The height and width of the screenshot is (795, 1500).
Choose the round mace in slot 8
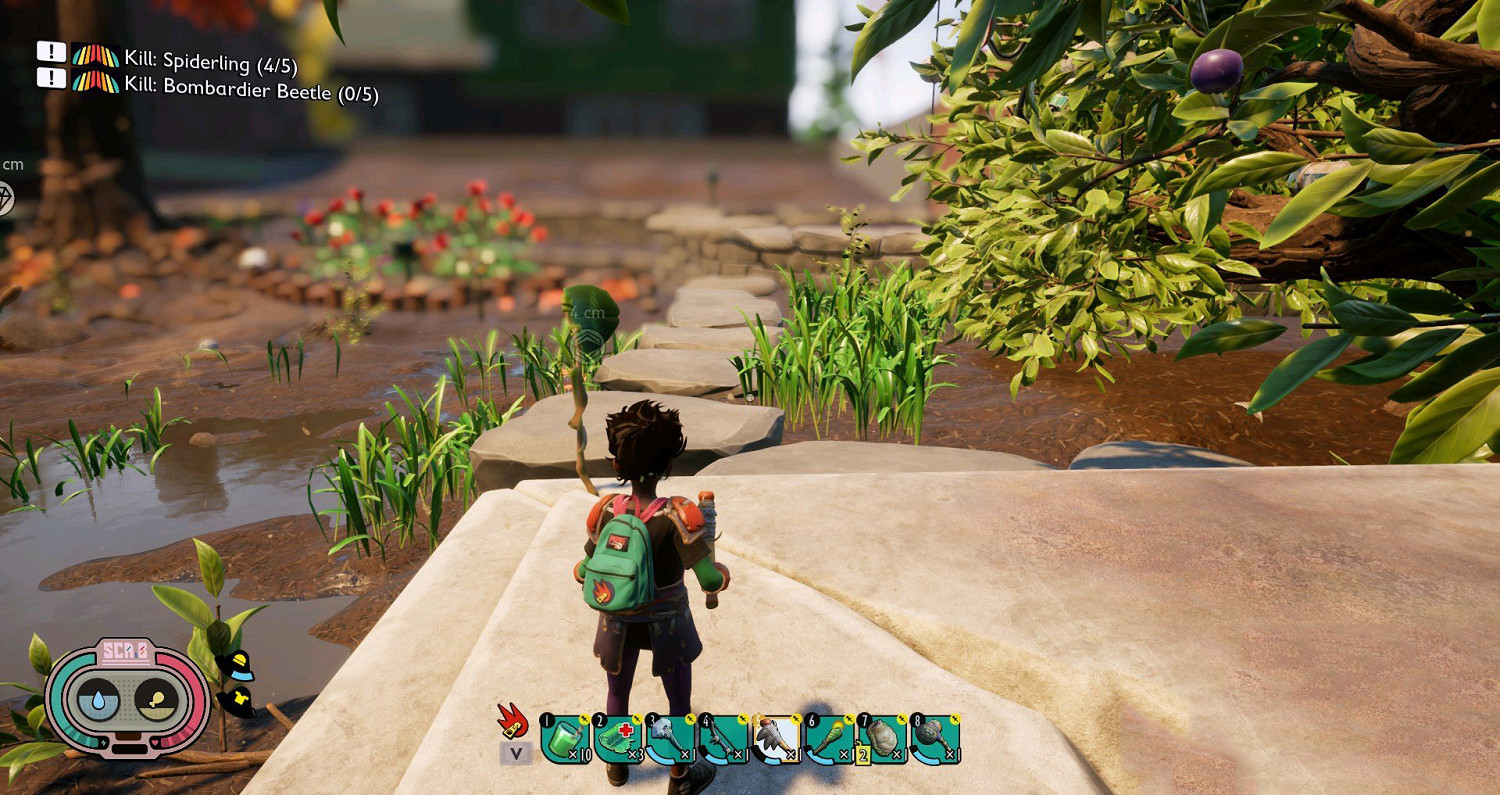936,741
